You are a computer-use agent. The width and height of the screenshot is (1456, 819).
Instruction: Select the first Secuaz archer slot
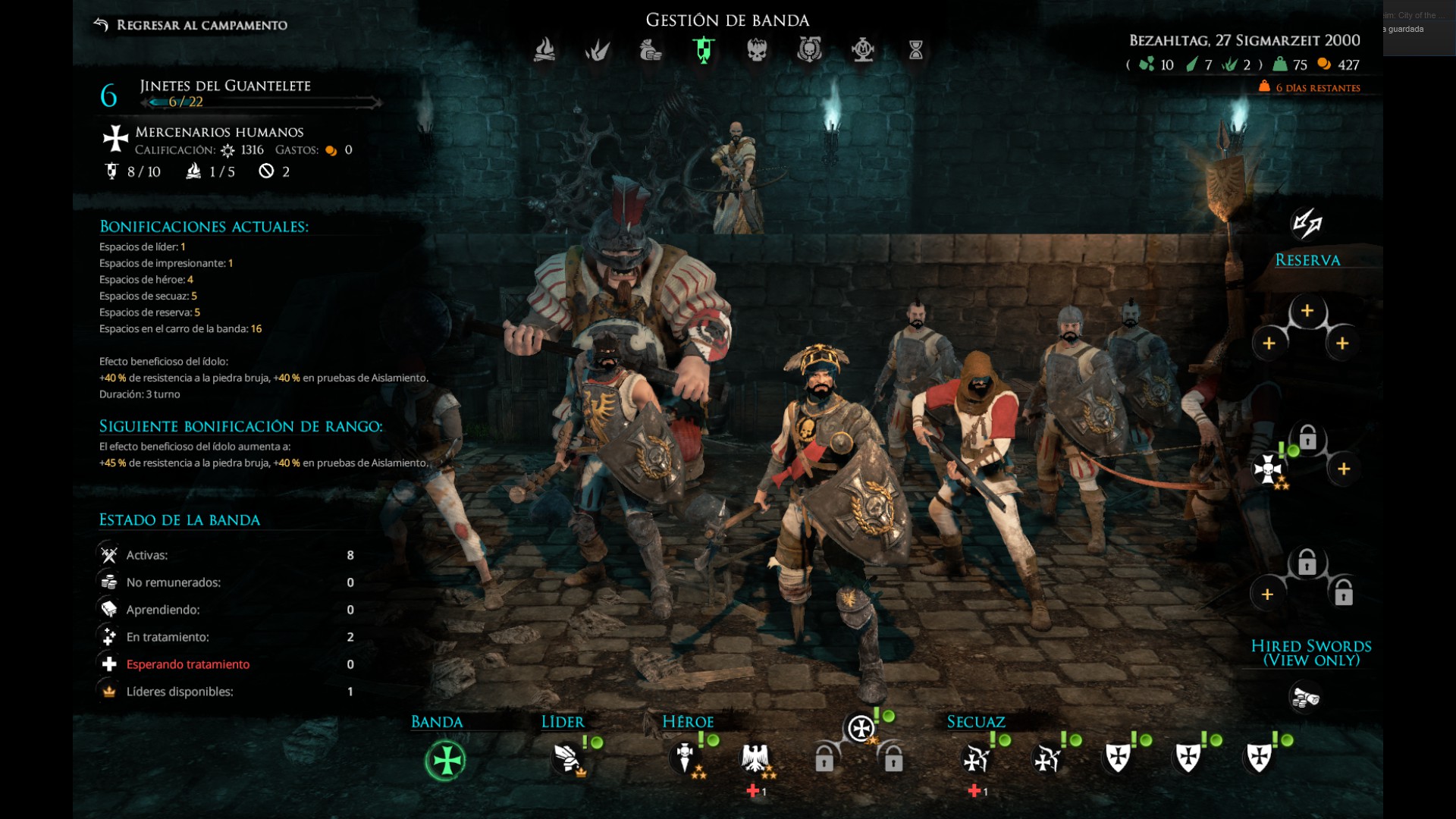tap(975, 758)
